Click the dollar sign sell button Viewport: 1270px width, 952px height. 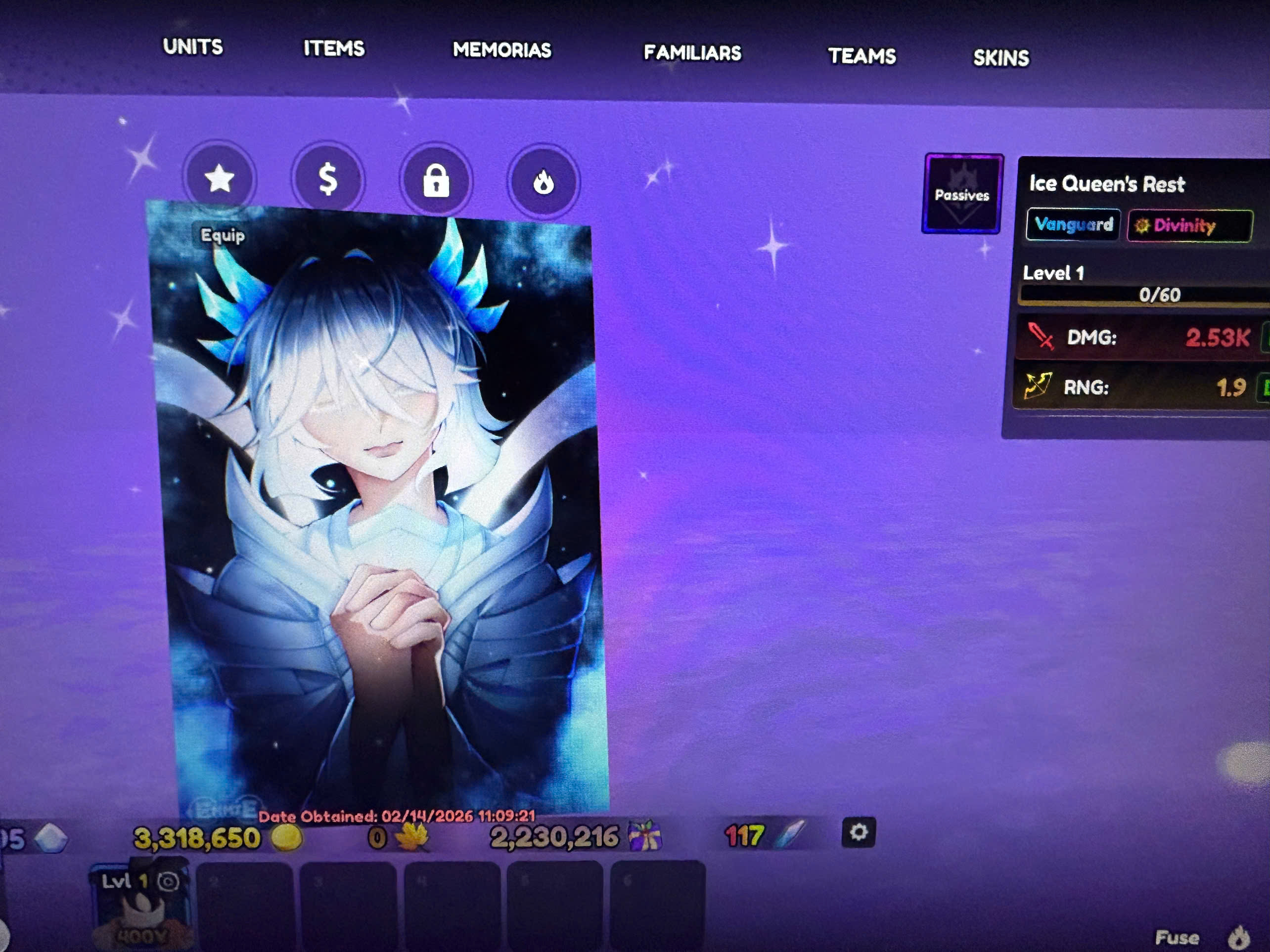pos(328,179)
